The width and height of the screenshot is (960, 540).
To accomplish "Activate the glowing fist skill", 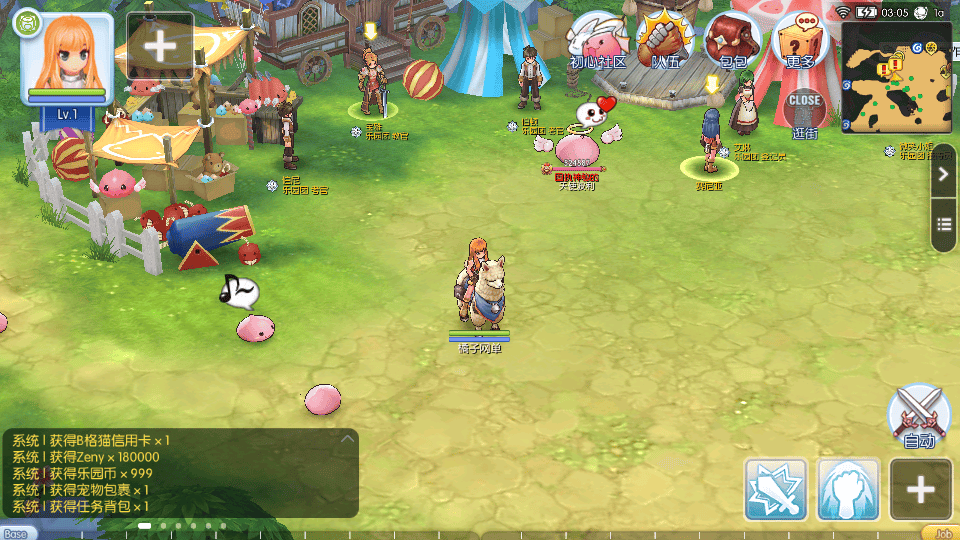I will click(x=848, y=490).
